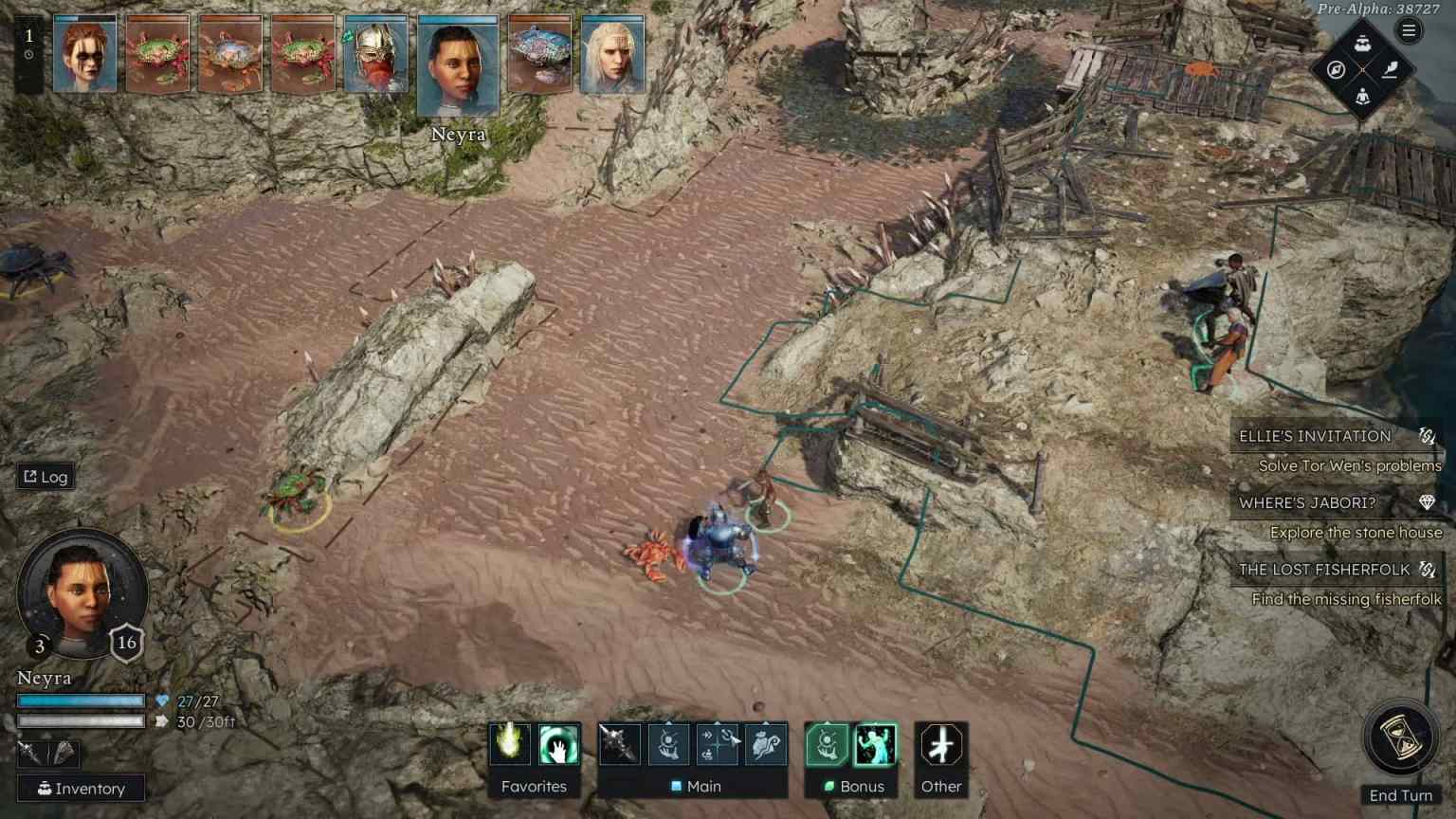
Task: Open the hamburger menu in the top right
Action: (x=1410, y=28)
